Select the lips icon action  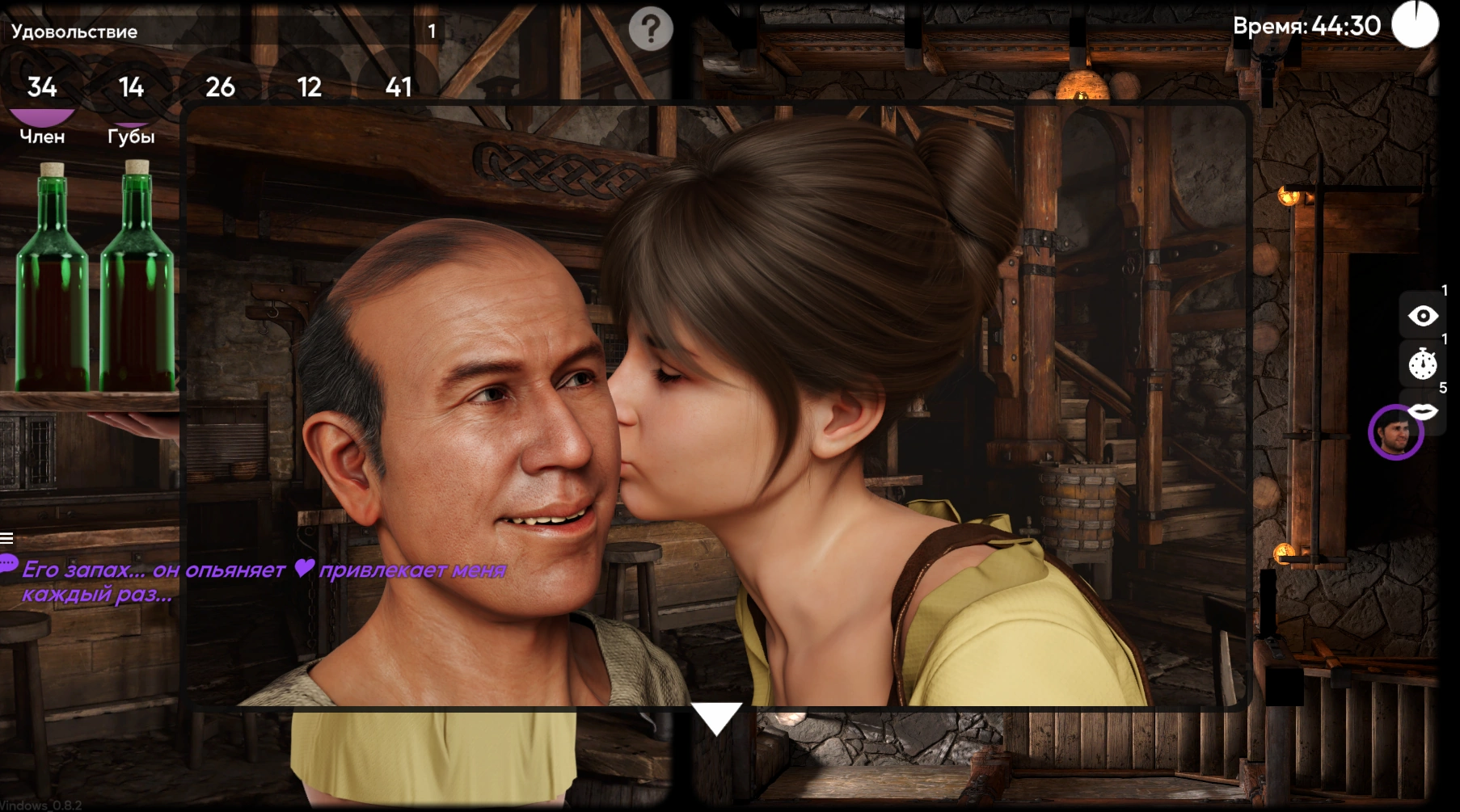[x=1424, y=412]
